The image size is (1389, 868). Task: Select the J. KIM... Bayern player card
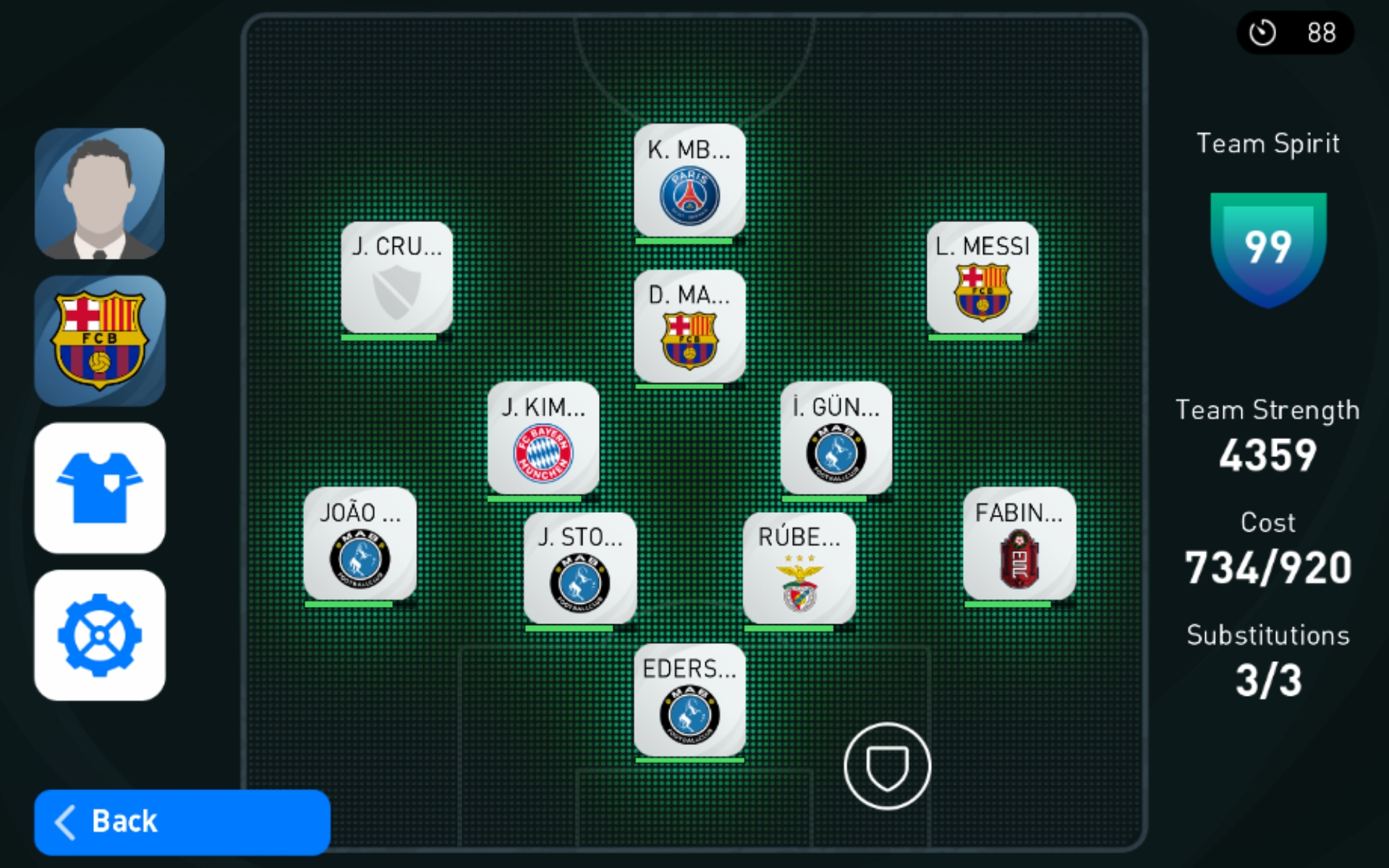pos(543,439)
